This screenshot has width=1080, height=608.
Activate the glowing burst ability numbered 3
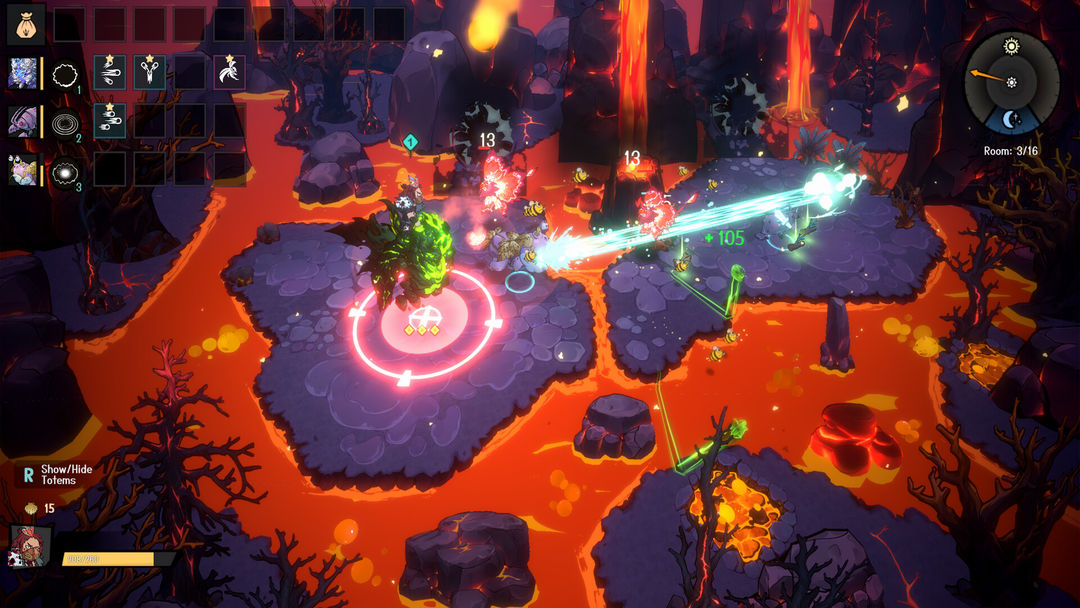(65, 170)
